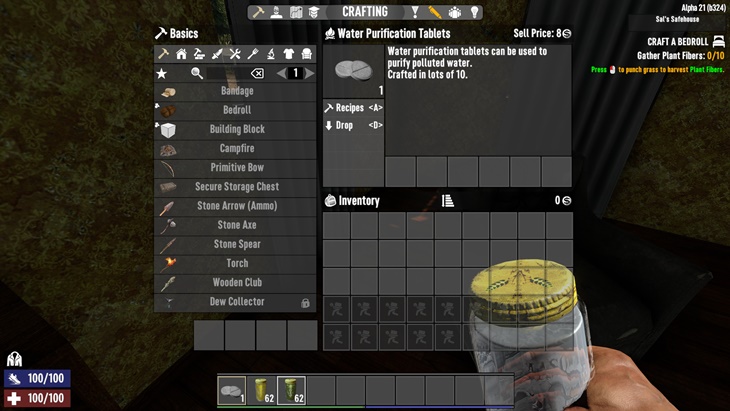
Task: Select the purification tablets hotbar slot
Action: (x=232, y=389)
